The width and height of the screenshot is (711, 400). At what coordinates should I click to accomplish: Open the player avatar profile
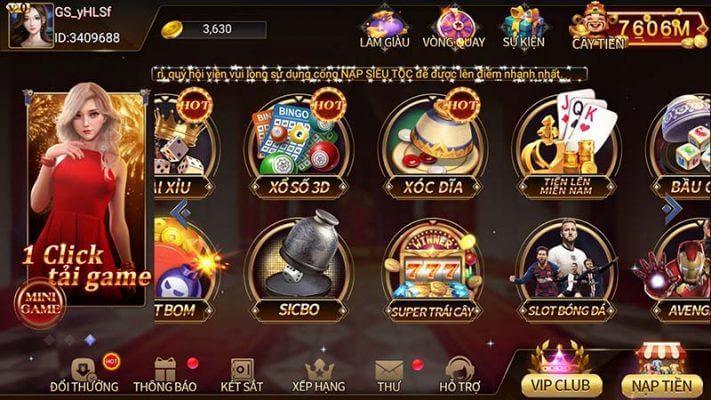tap(31, 25)
